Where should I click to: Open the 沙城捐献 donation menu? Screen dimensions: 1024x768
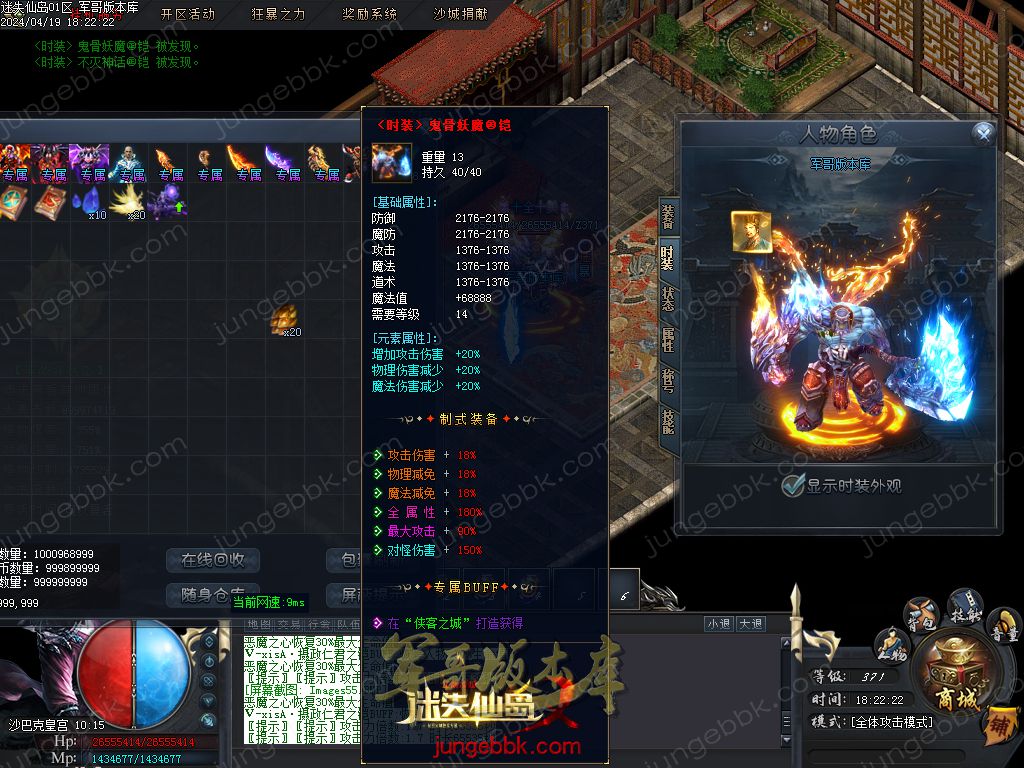460,14
